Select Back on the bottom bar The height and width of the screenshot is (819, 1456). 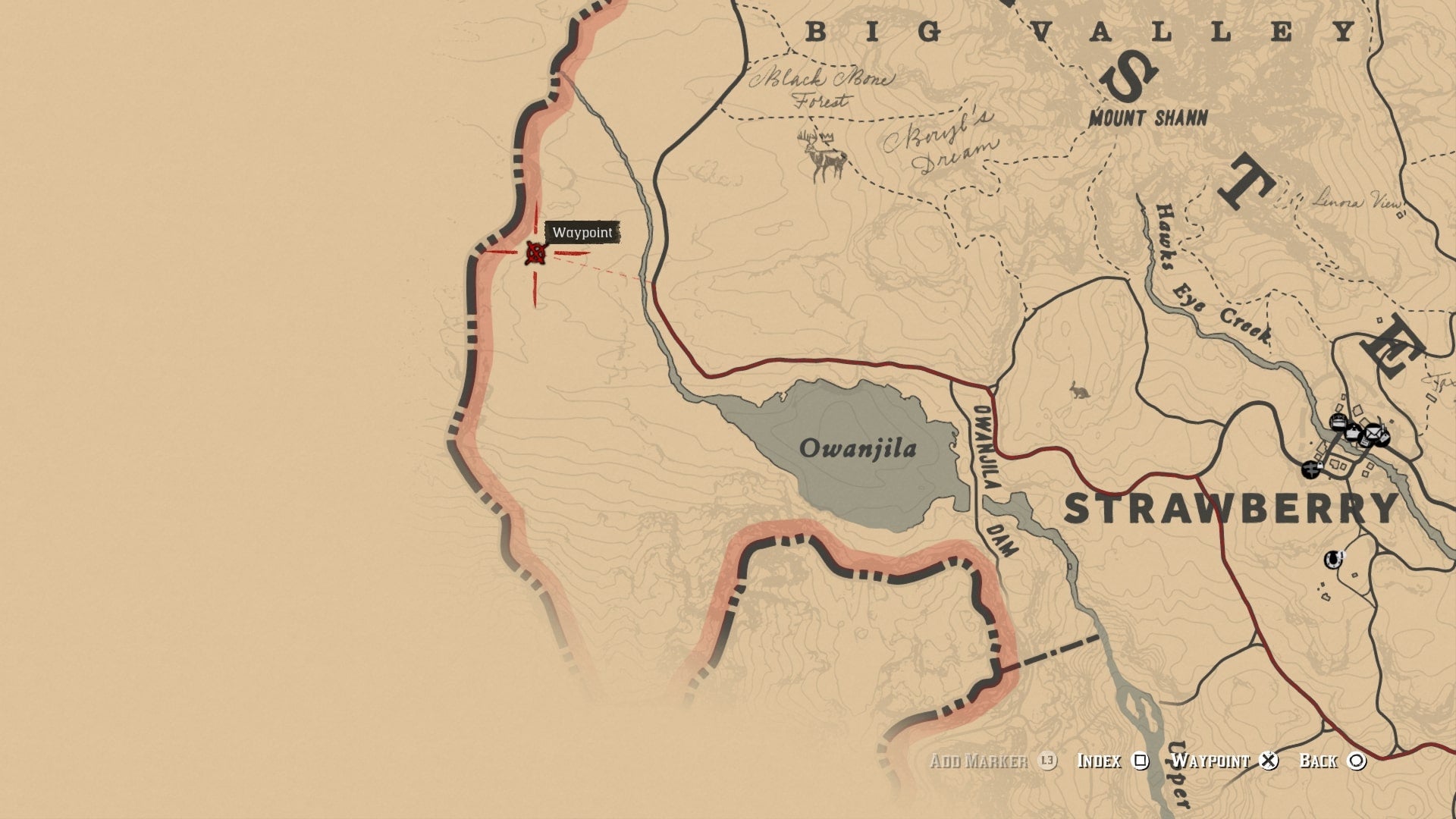tap(1319, 761)
